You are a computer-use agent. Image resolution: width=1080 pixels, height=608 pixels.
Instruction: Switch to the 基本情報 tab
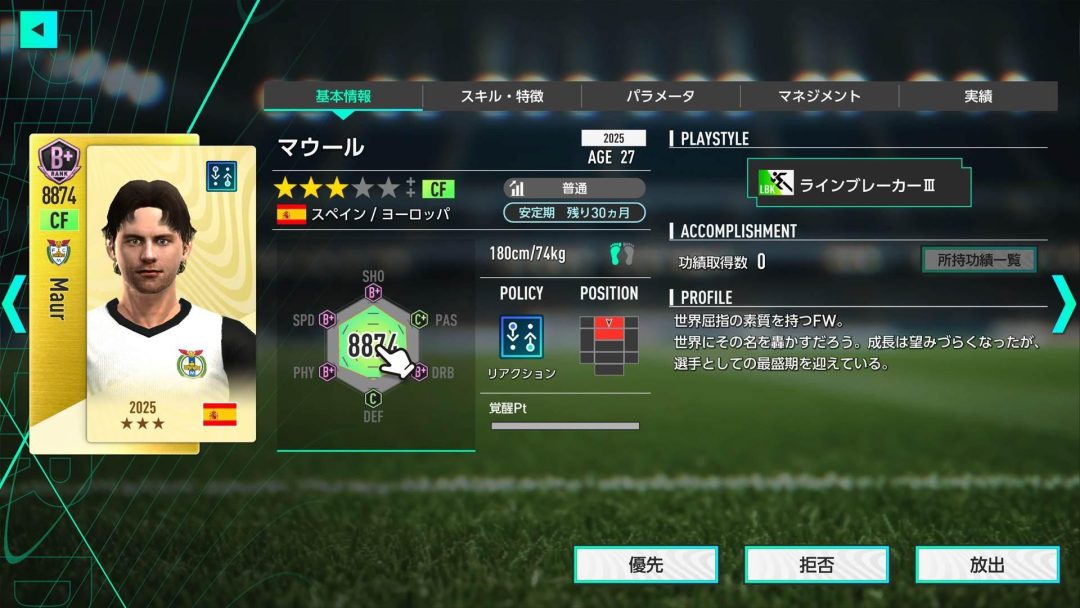[x=343, y=97]
